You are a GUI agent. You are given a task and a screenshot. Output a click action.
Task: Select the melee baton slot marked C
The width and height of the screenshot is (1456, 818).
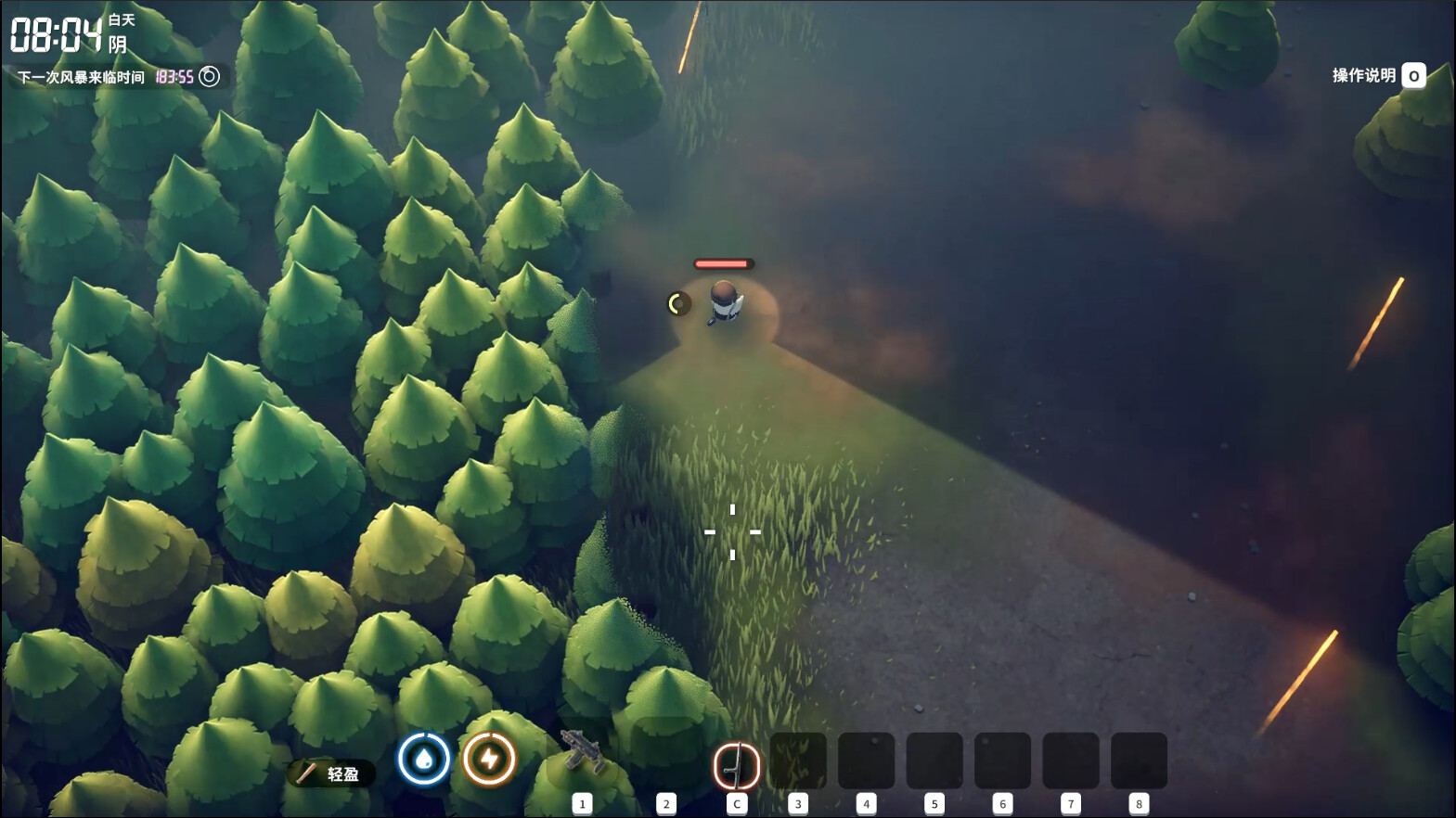click(x=737, y=766)
